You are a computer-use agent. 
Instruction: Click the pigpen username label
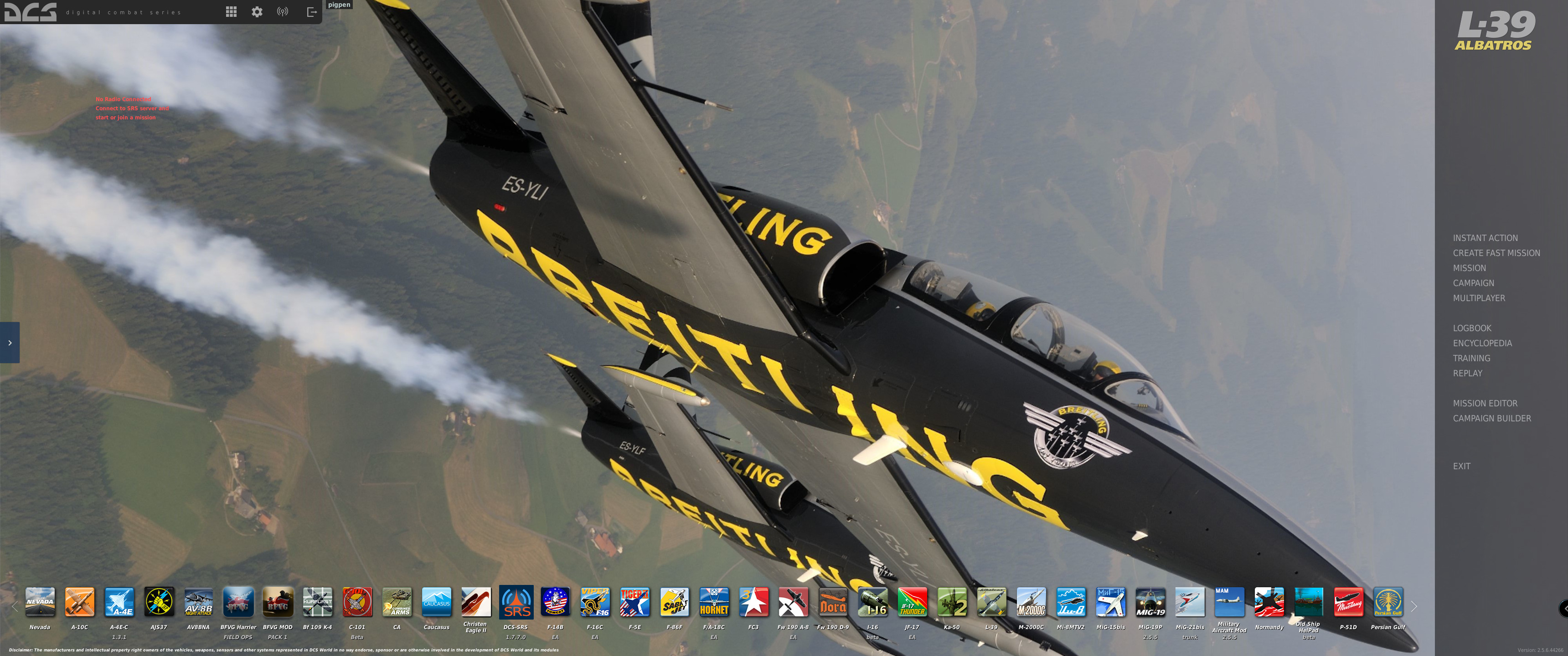(x=338, y=4)
